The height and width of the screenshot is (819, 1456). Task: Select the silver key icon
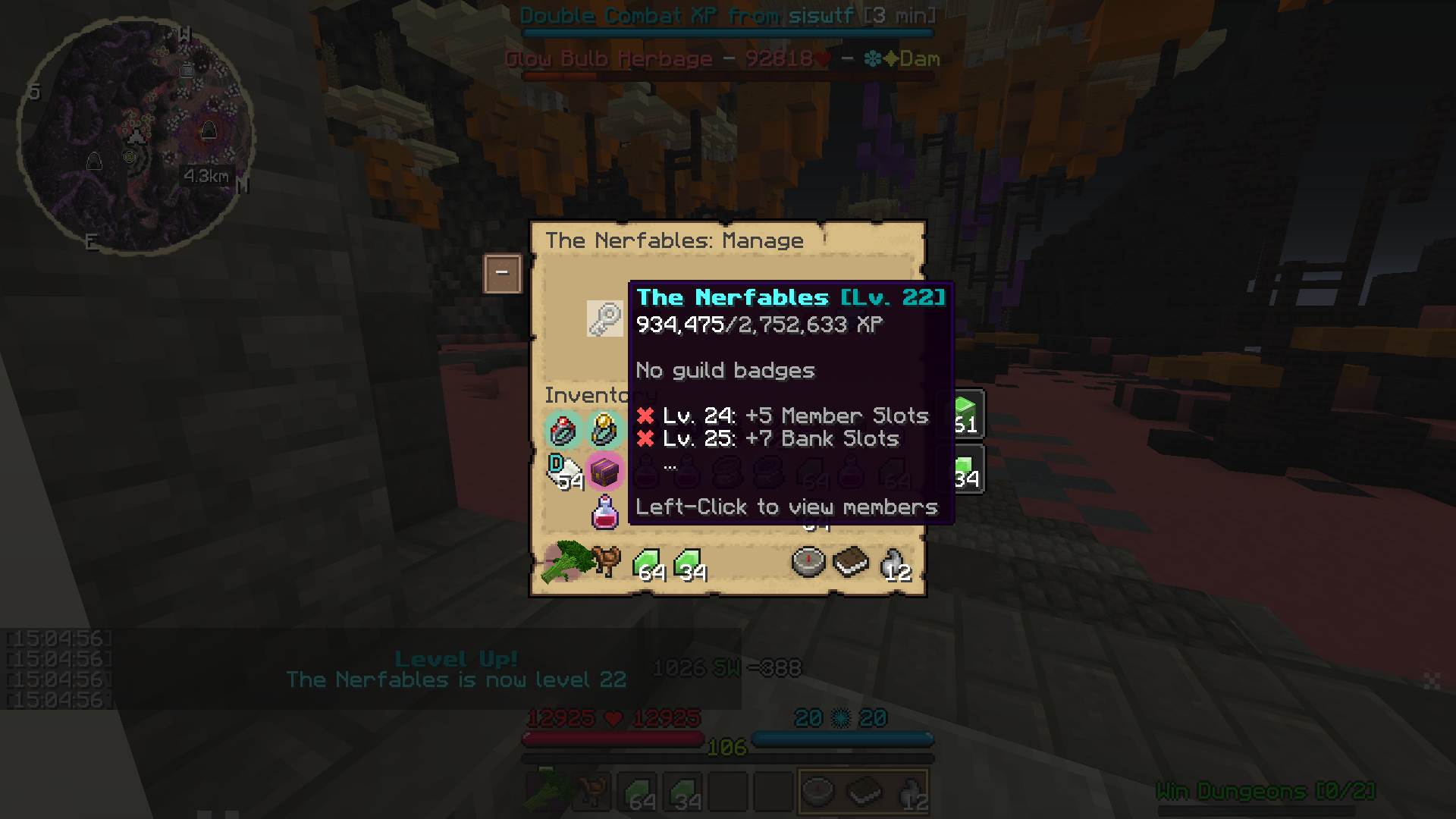604,318
